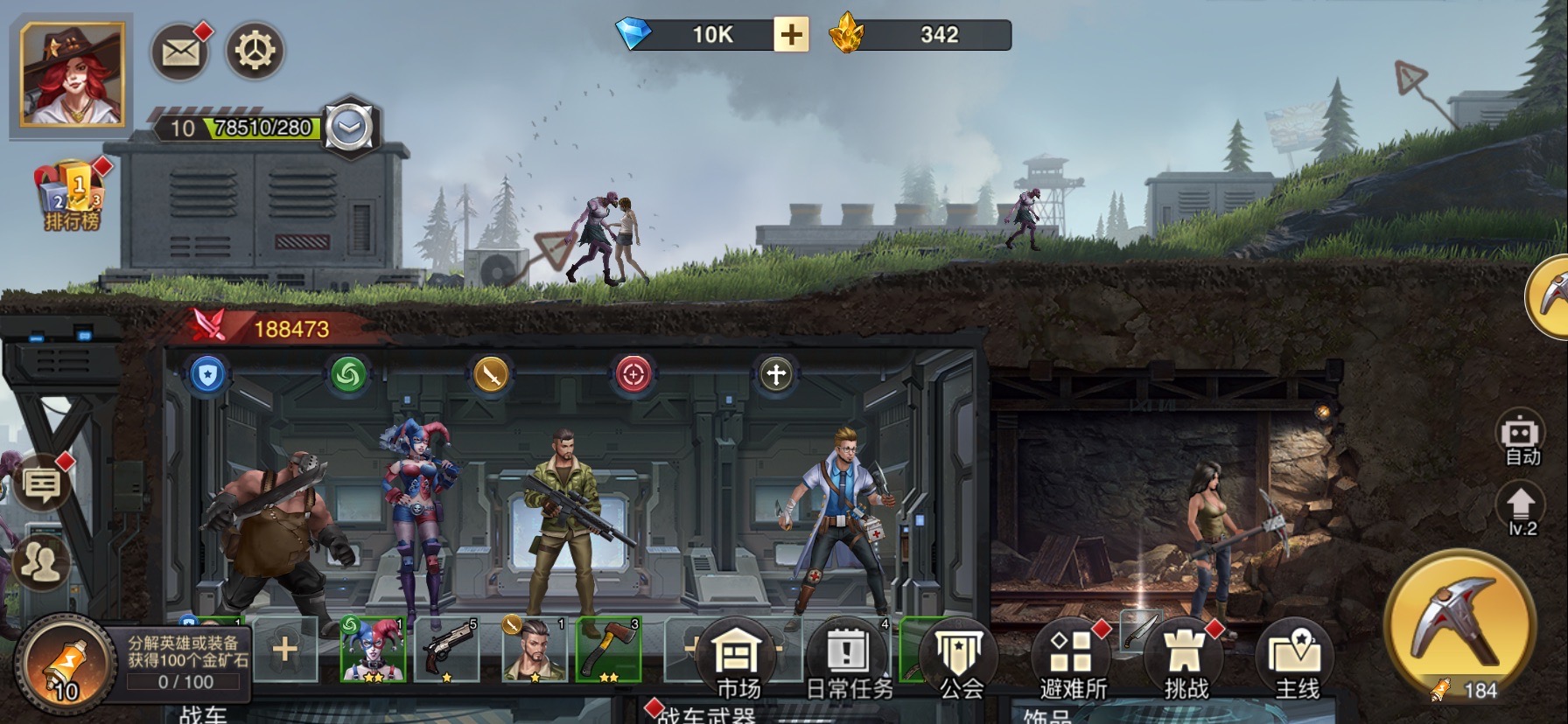This screenshot has width=1568, height=724.
Task: Open the chat window
Action: click(41, 483)
